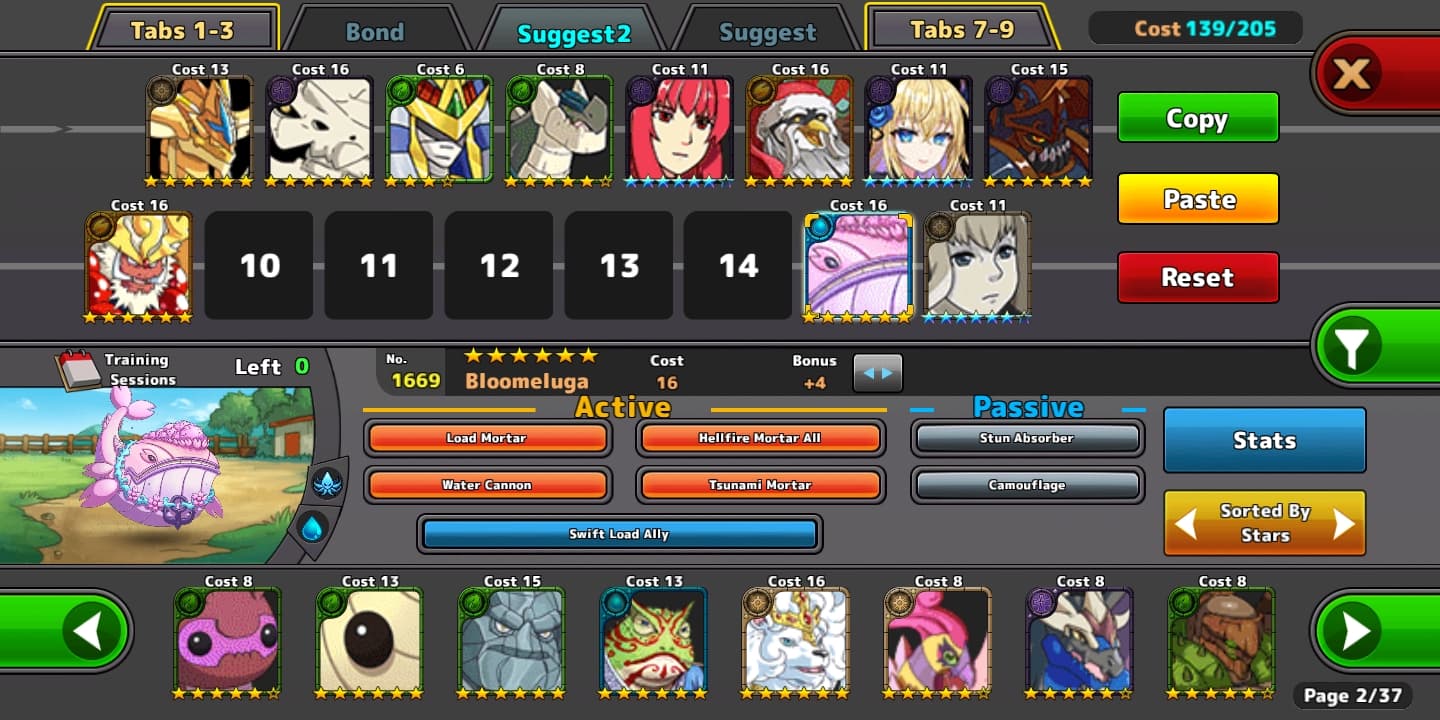Inspect the Hellfire Mortar All skill
The image size is (1440, 720).
click(759, 438)
